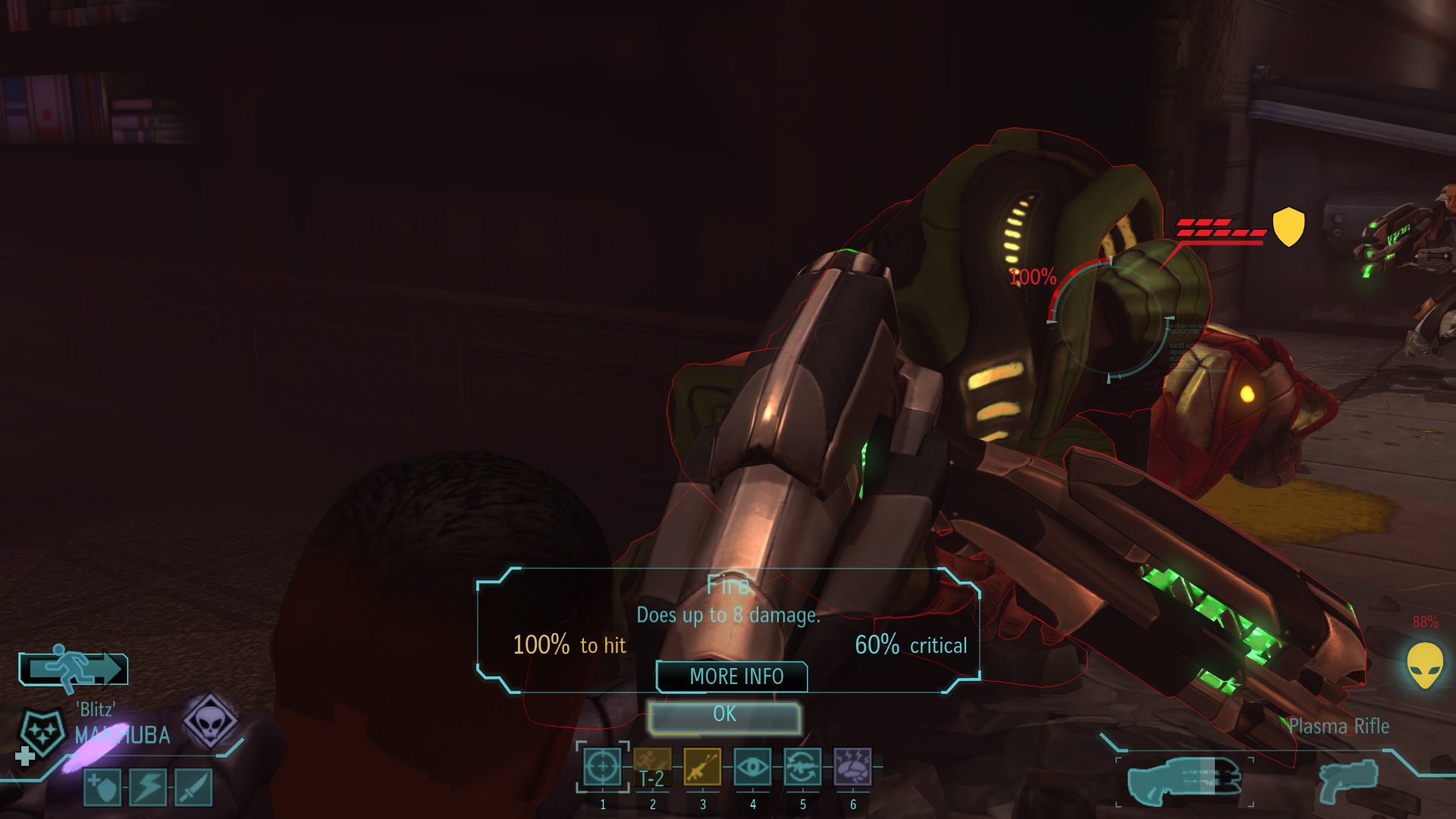1456x819 pixels.
Task: Swap to the pistol sidearm
Action: 1348,781
